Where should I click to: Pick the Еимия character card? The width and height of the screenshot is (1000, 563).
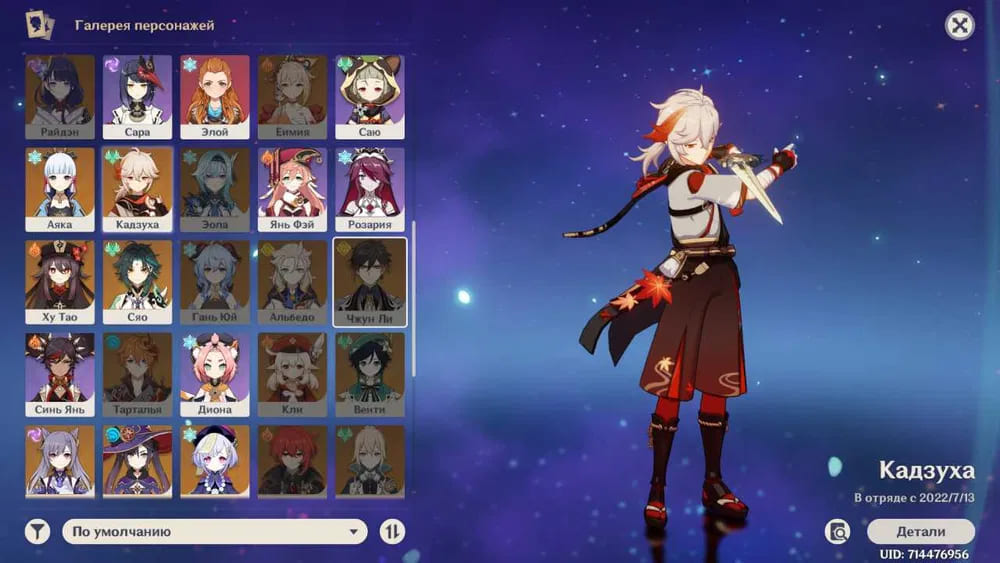(x=292, y=96)
